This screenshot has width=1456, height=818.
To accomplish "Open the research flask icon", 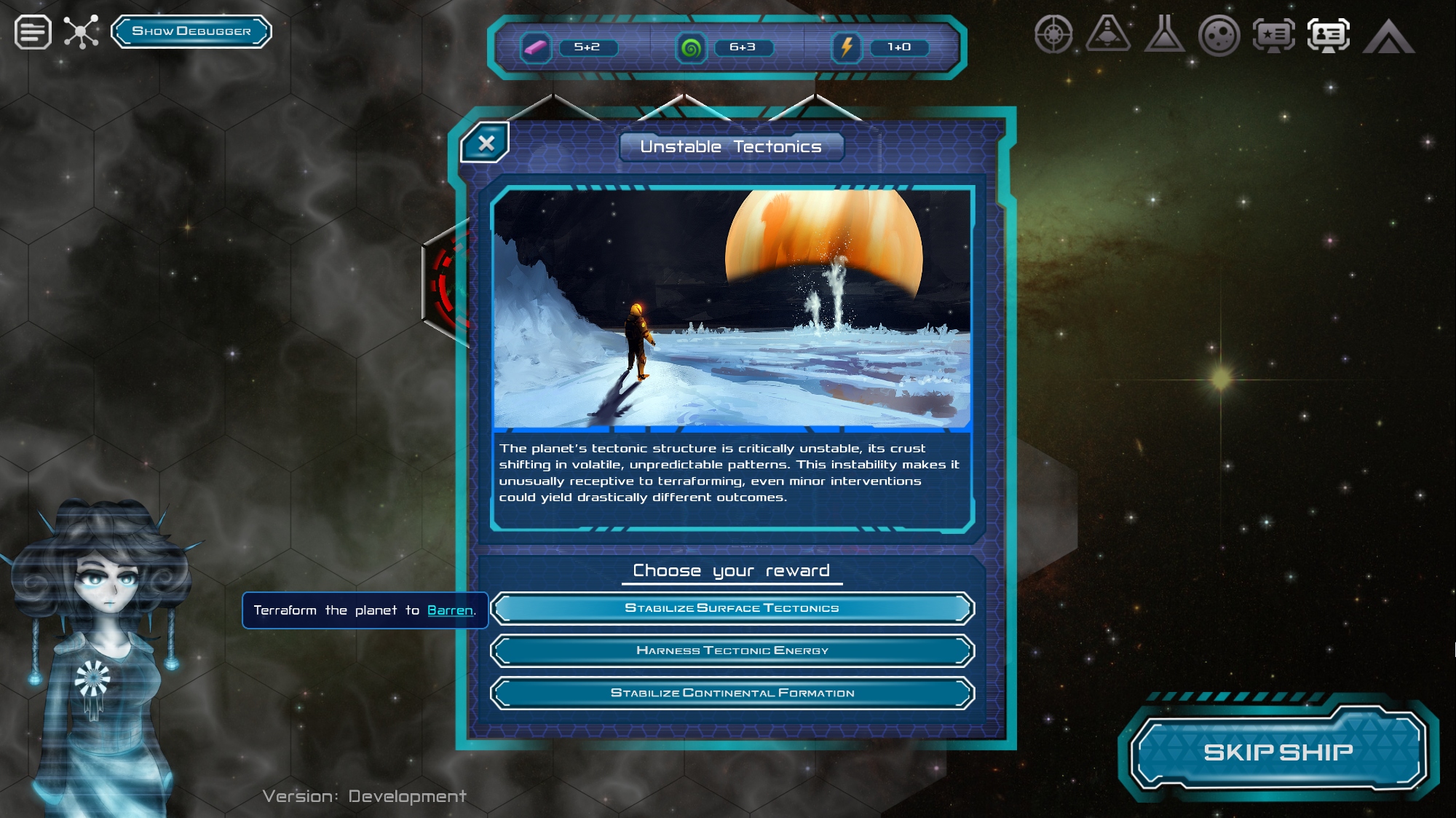I will click(1164, 34).
